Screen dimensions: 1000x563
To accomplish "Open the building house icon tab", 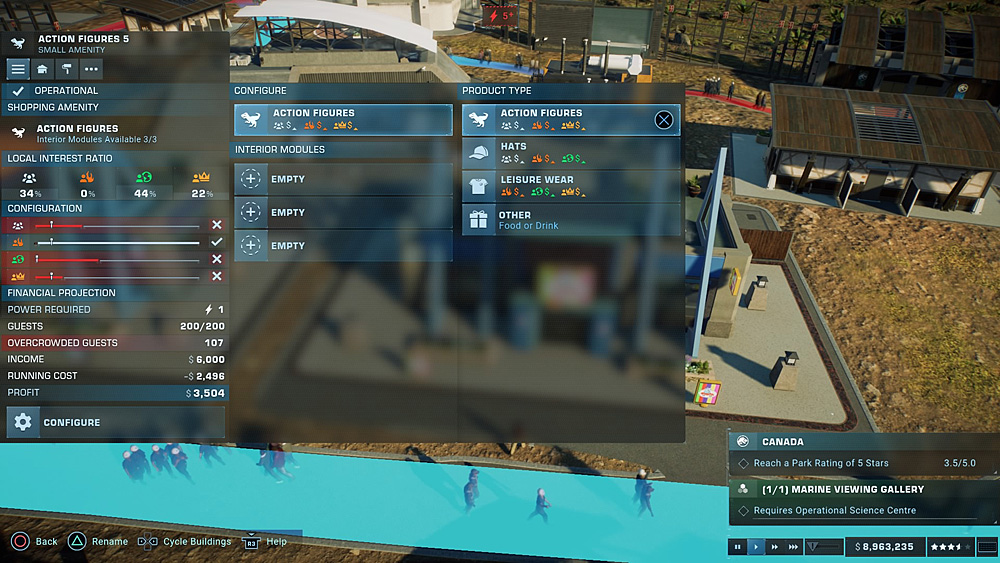I will 42,69.
